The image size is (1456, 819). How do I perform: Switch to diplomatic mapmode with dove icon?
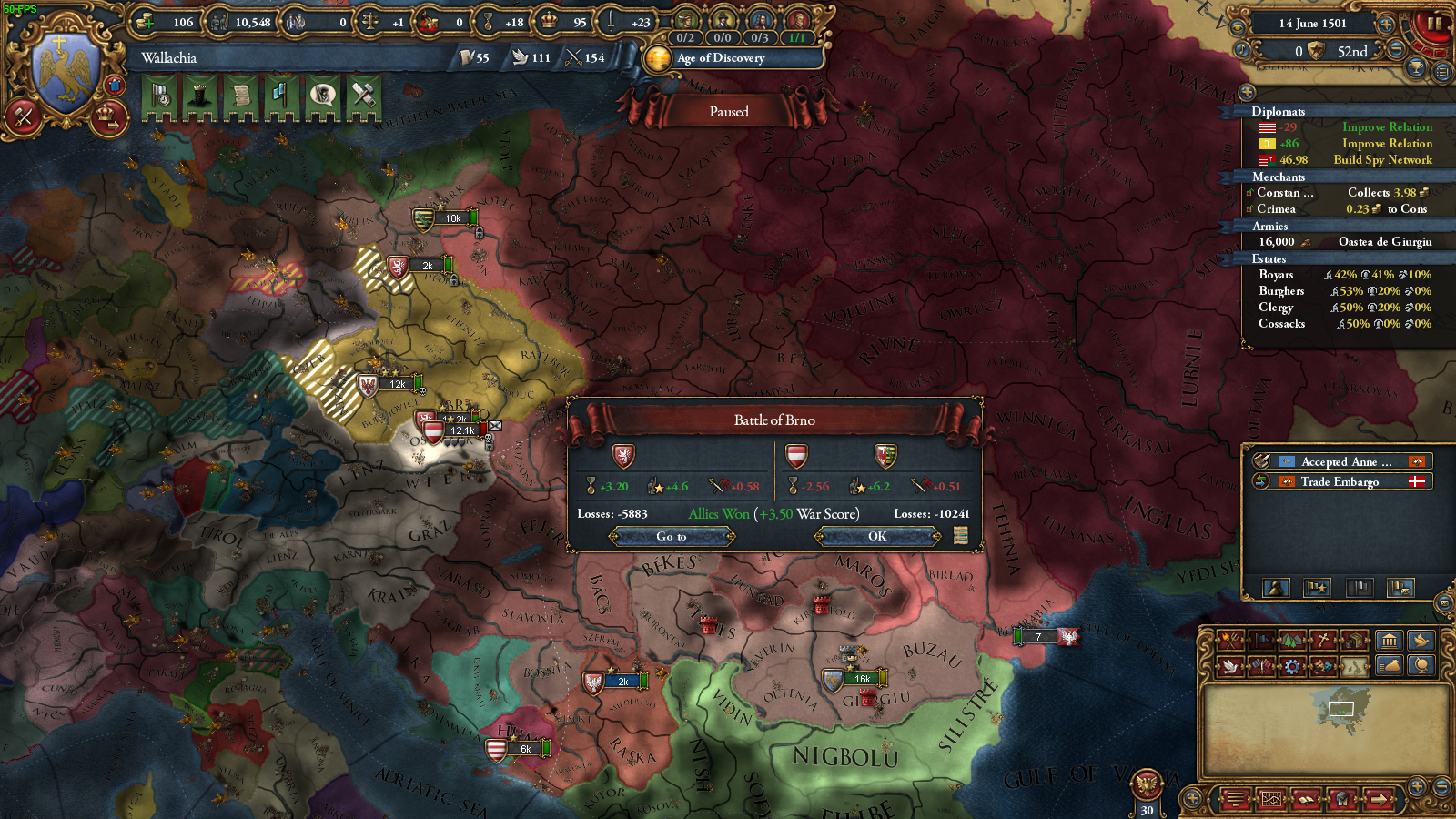(x=1231, y=665)
